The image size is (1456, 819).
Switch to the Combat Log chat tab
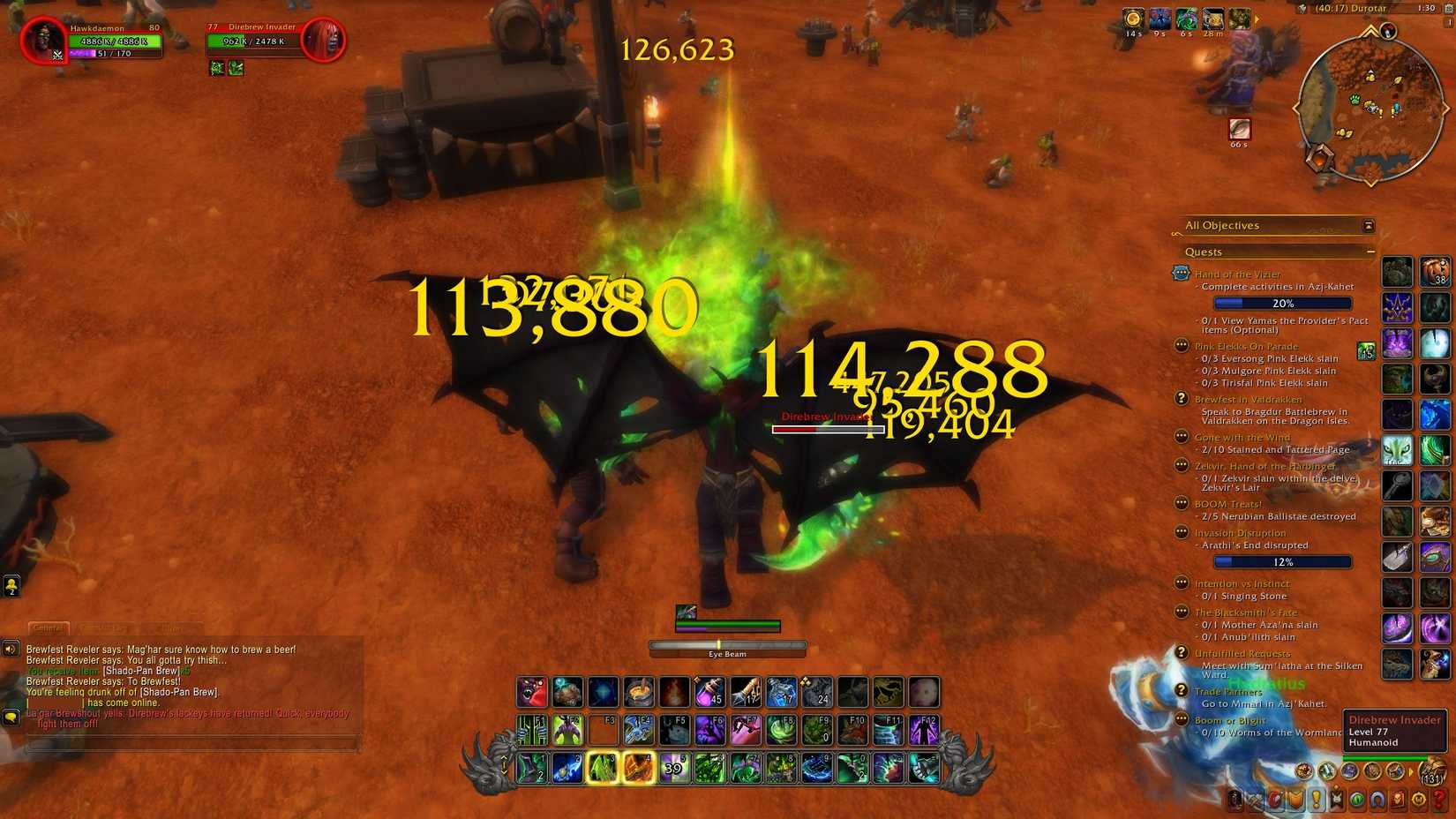pos(102,628)
